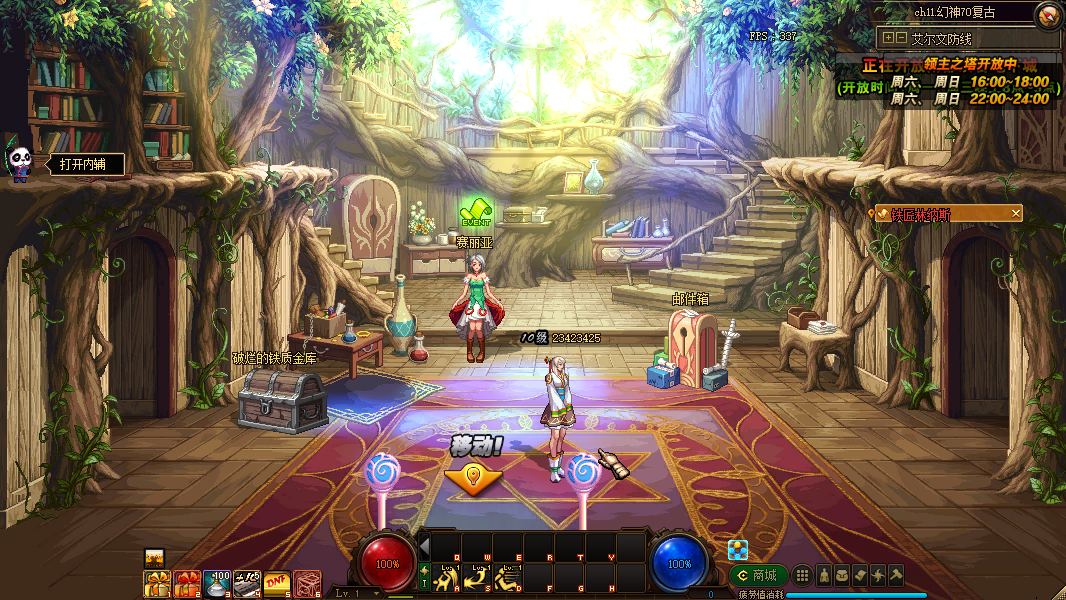Activate the skill in hotkey slot S

pyautogui.click(x=476, y=578)
